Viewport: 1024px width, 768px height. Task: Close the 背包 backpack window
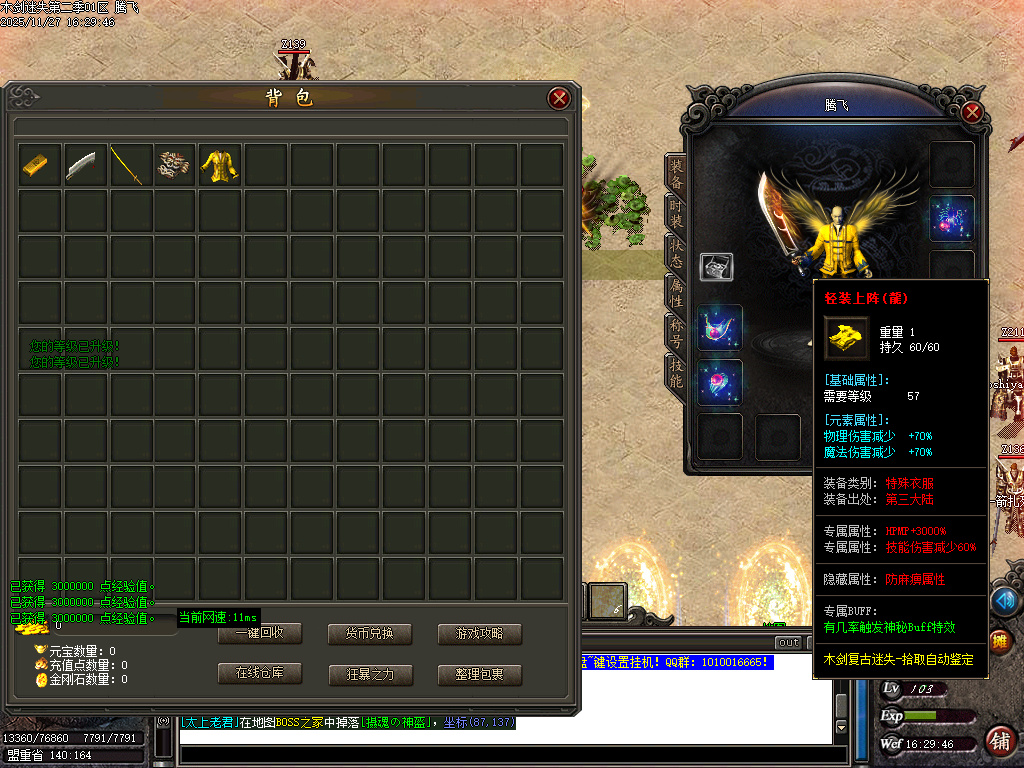(x=559, y=98)
